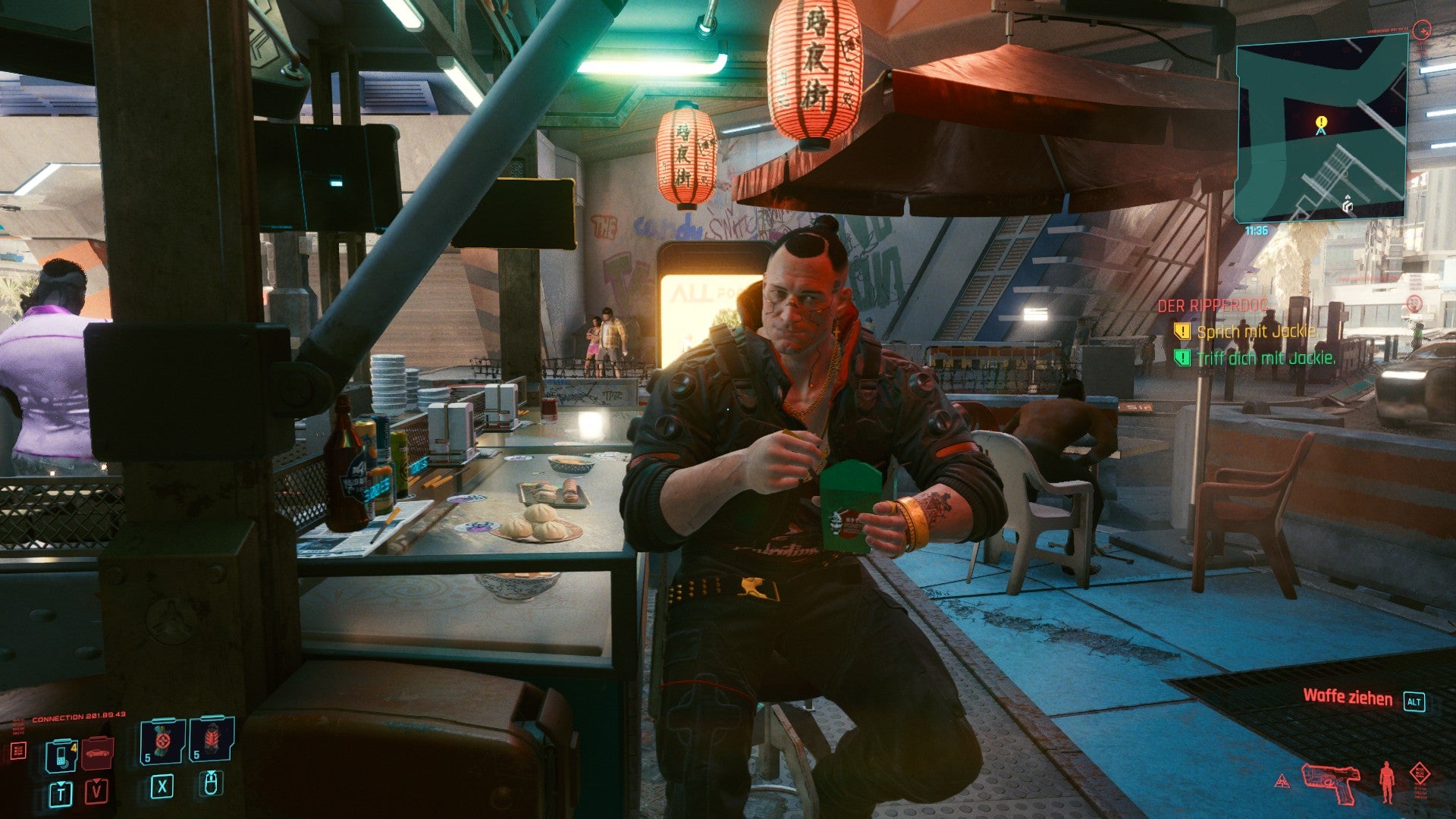This screenshot has width=1456, height=819.
Task: Click the grenade quickslot with 5 charges
Action: (x=162, y=742)
